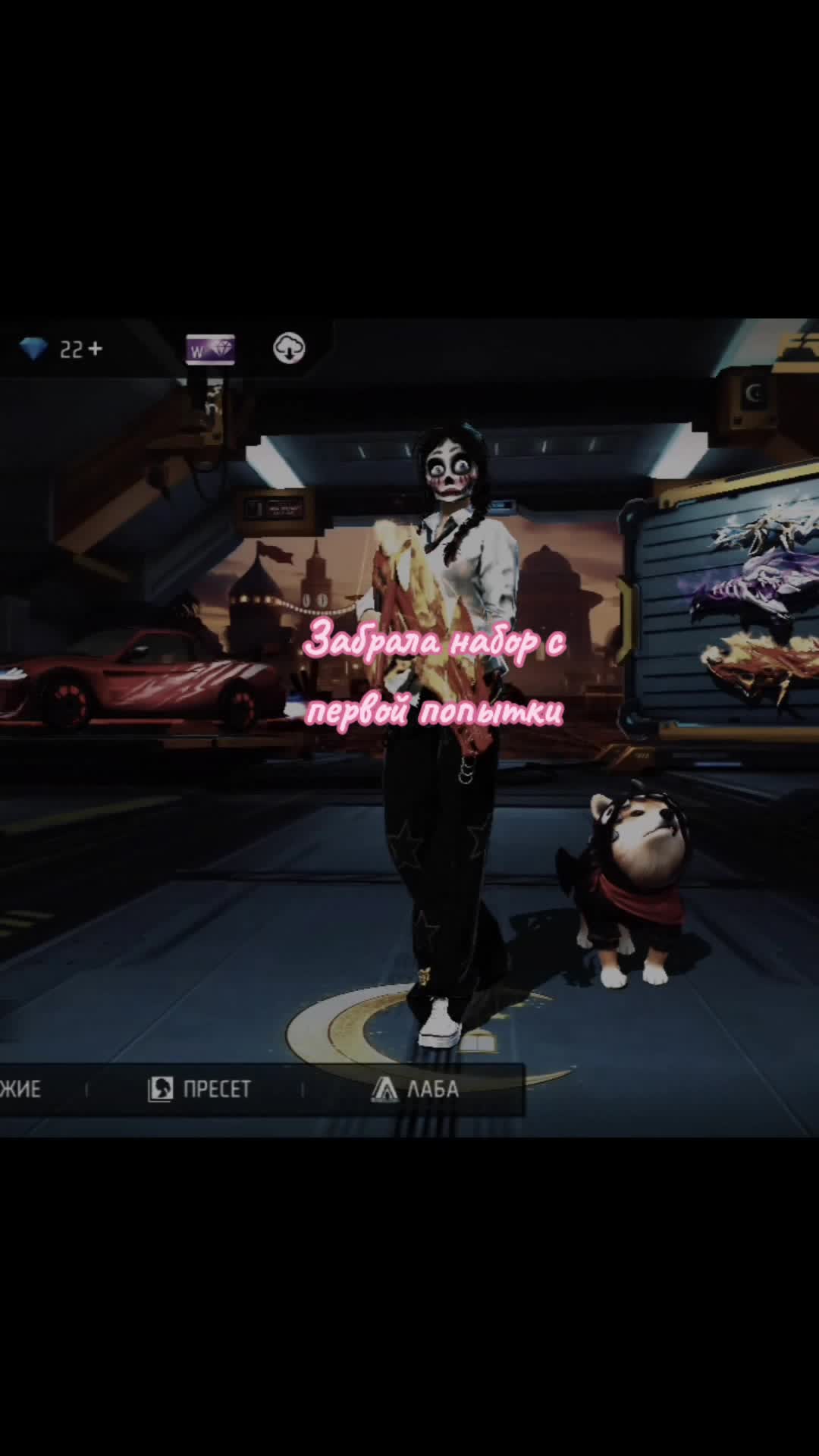
Task: Open the ПРЕСЕТ menu
Action: tap(199, 1090)
